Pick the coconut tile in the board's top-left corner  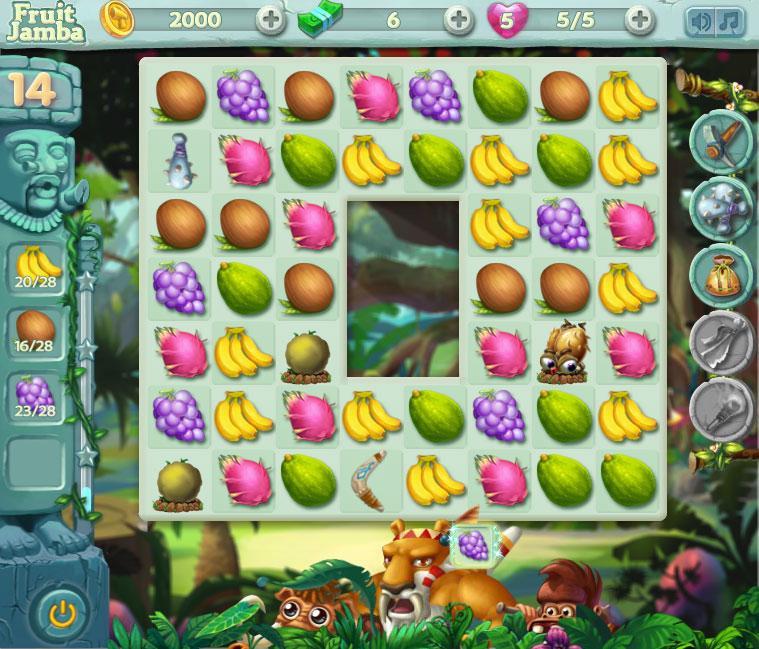(x=181, y=96)
